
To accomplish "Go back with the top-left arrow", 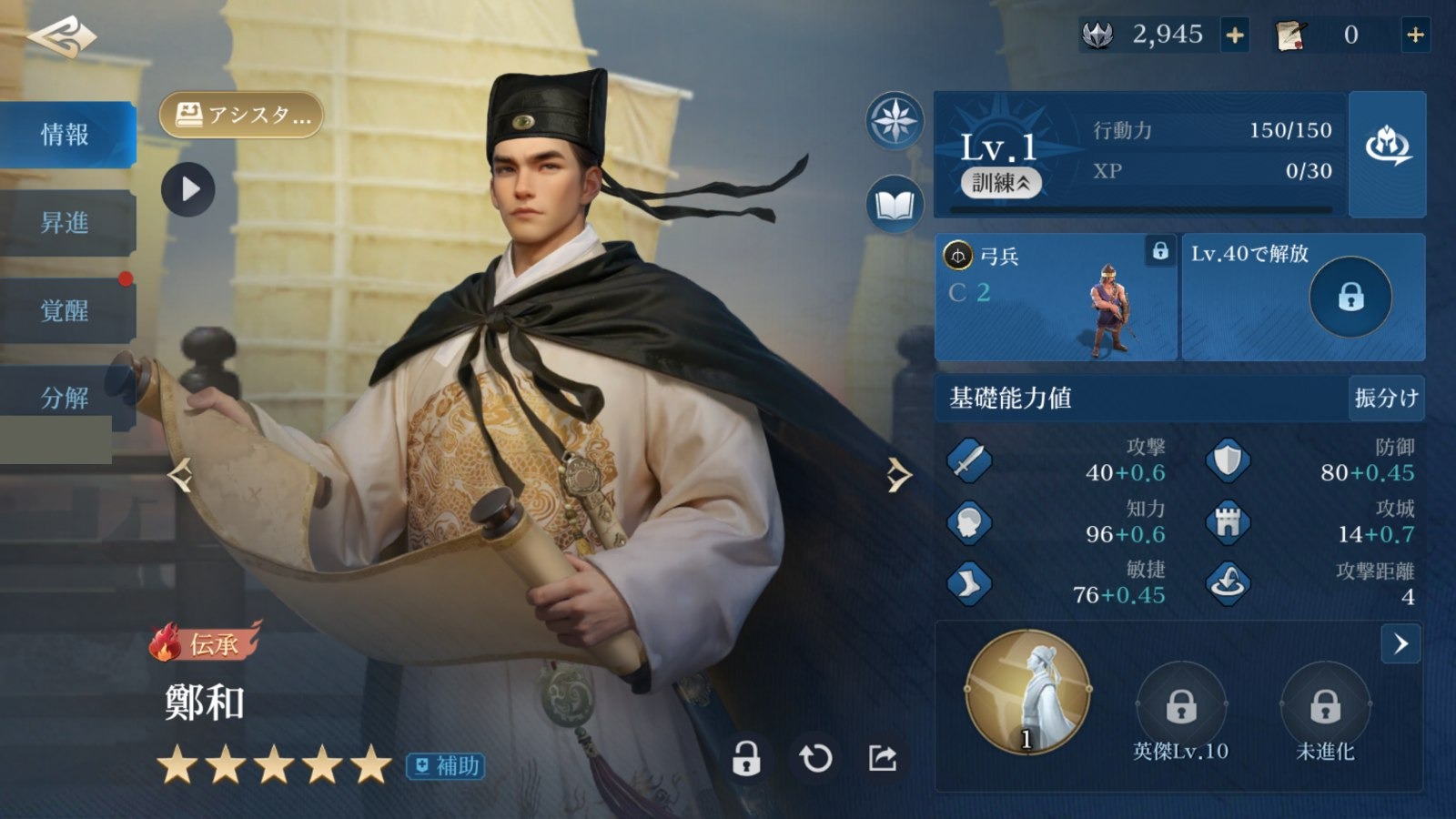I will (62, 37).
